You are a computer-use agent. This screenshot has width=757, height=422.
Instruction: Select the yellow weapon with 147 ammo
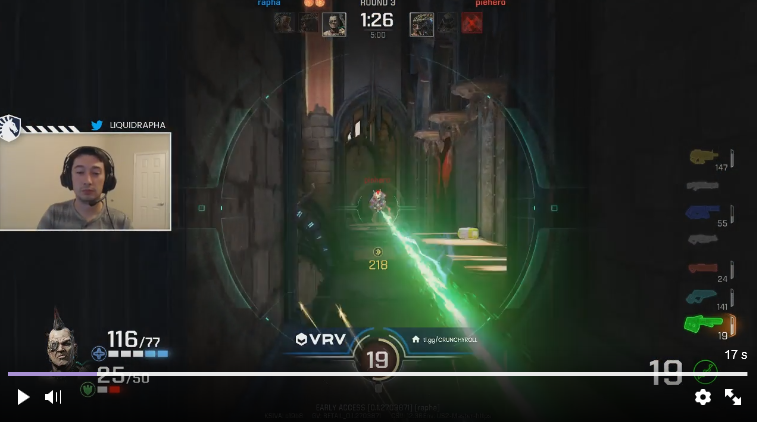[704, 156]
